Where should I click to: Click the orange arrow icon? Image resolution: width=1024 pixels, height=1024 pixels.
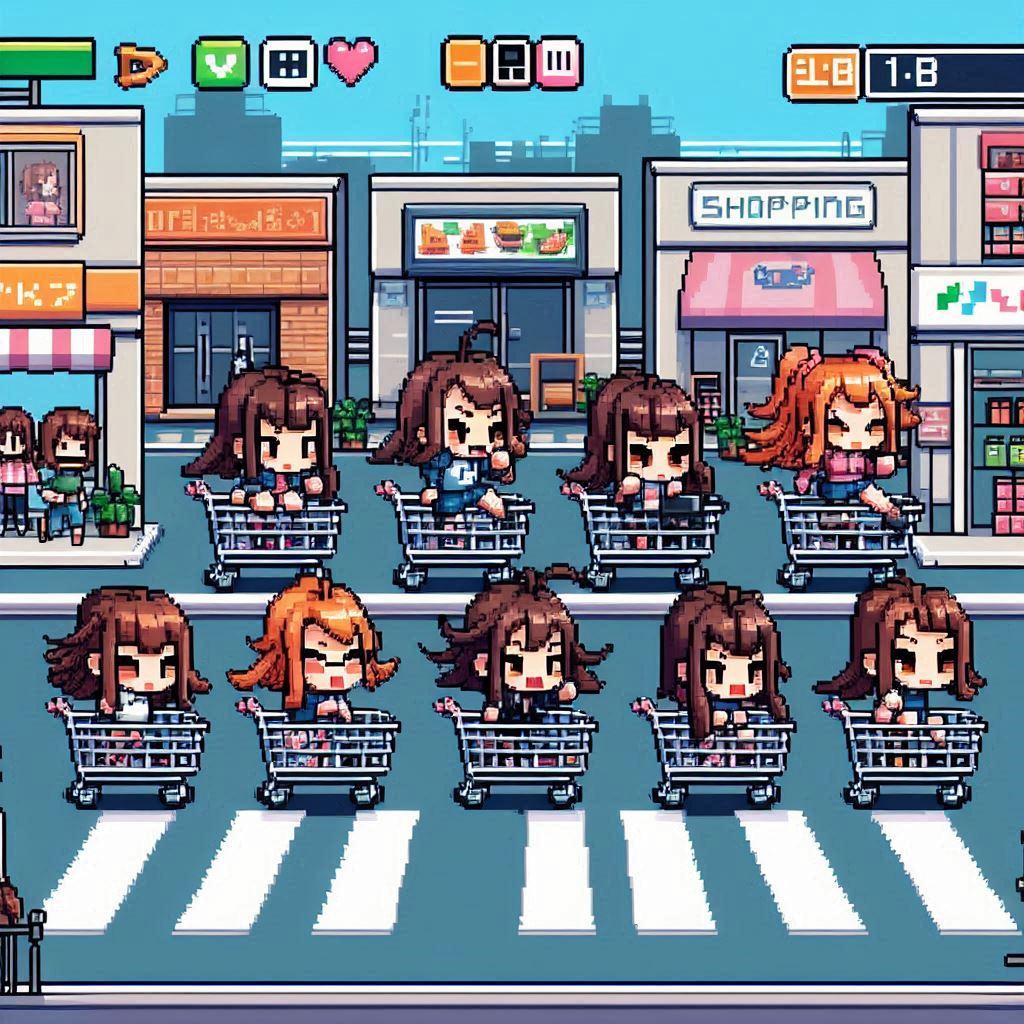point(139,65)
